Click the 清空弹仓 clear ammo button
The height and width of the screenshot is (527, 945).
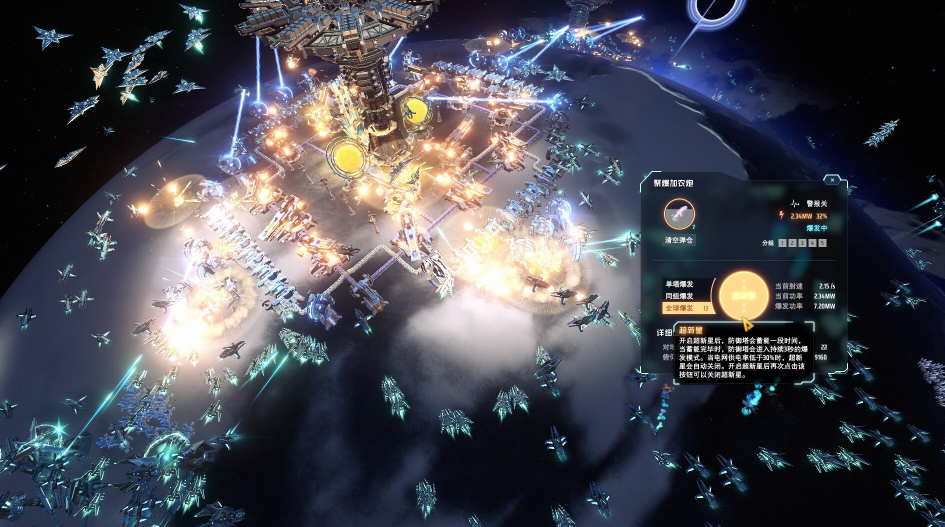pos(679,239)
